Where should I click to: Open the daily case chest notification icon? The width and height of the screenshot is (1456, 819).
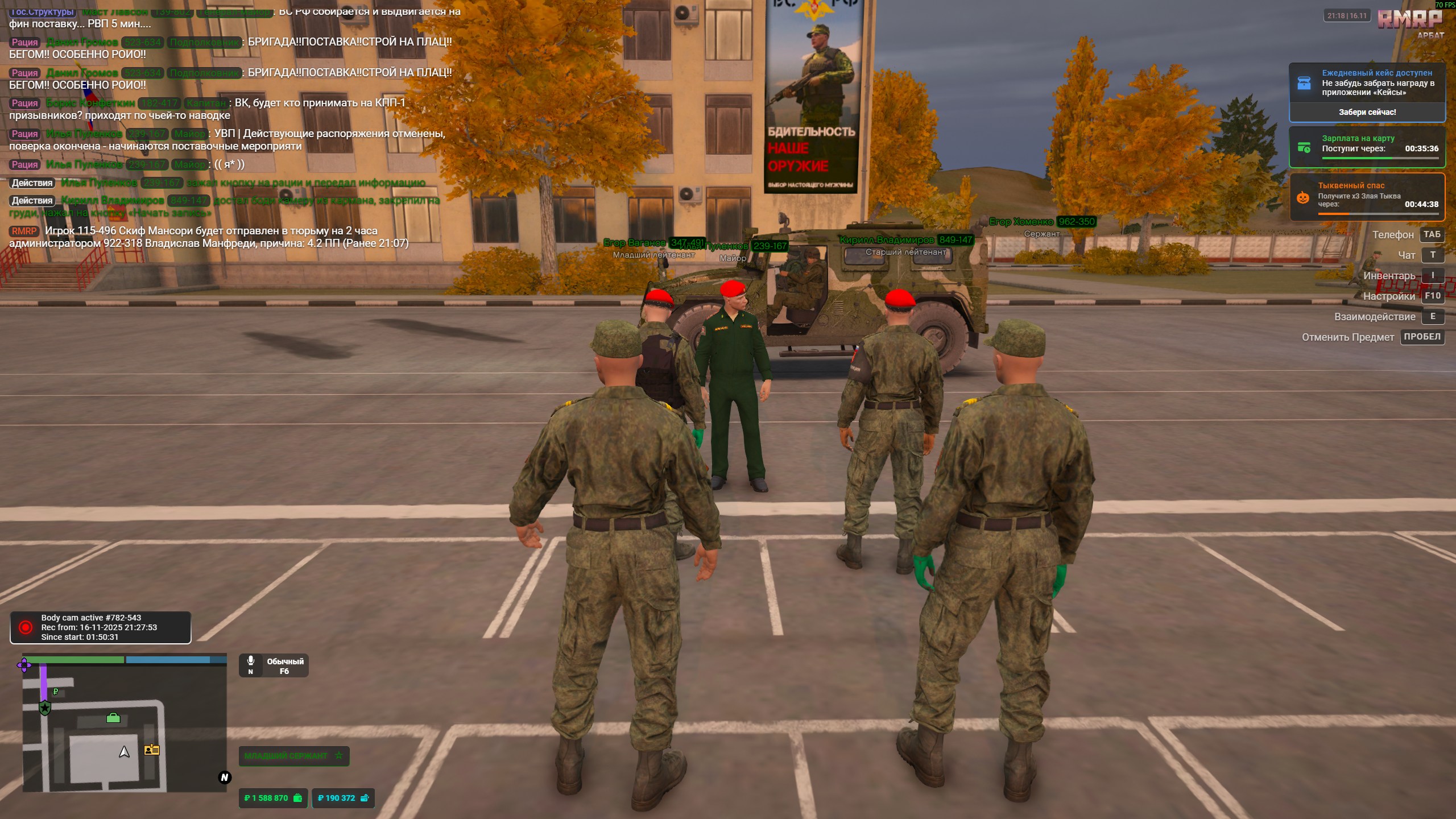tap(1304, 82)
